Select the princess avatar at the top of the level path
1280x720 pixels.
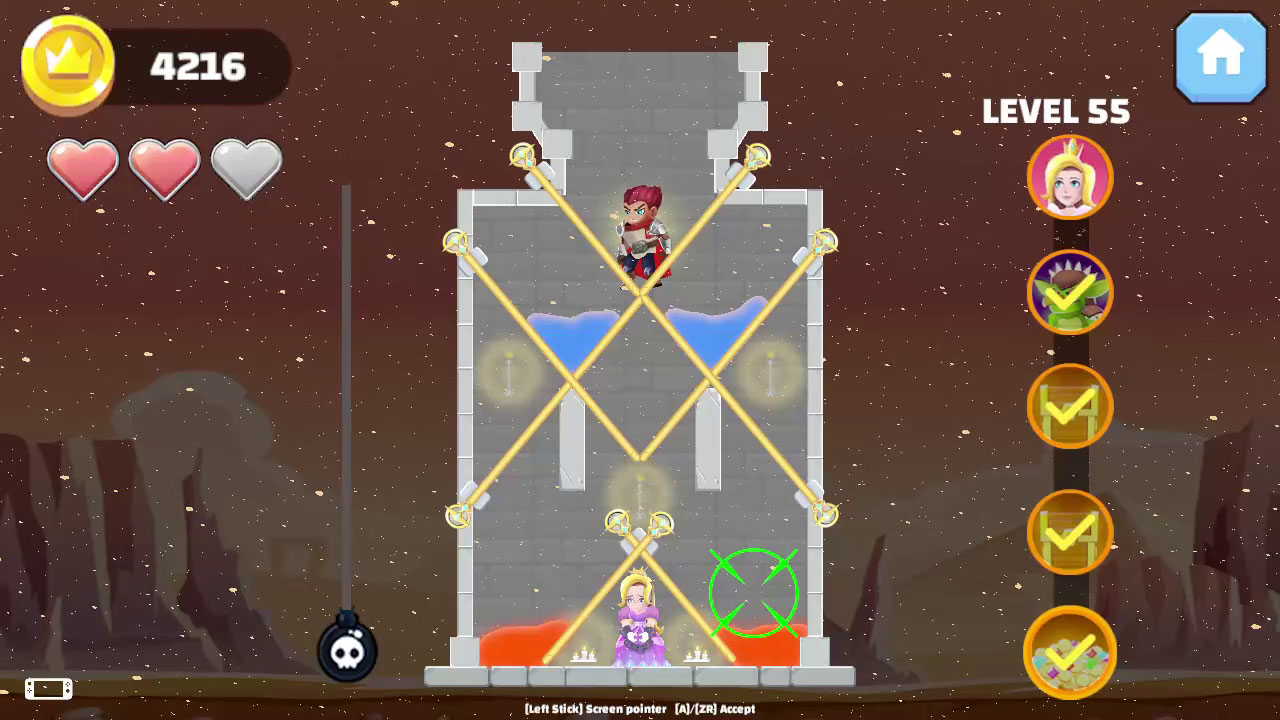[x=1069, y=178]
